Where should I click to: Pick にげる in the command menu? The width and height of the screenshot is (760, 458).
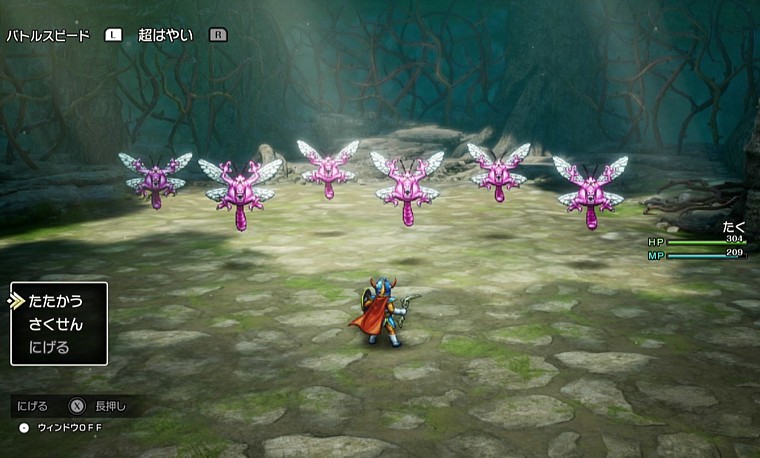tap(50, 347)
